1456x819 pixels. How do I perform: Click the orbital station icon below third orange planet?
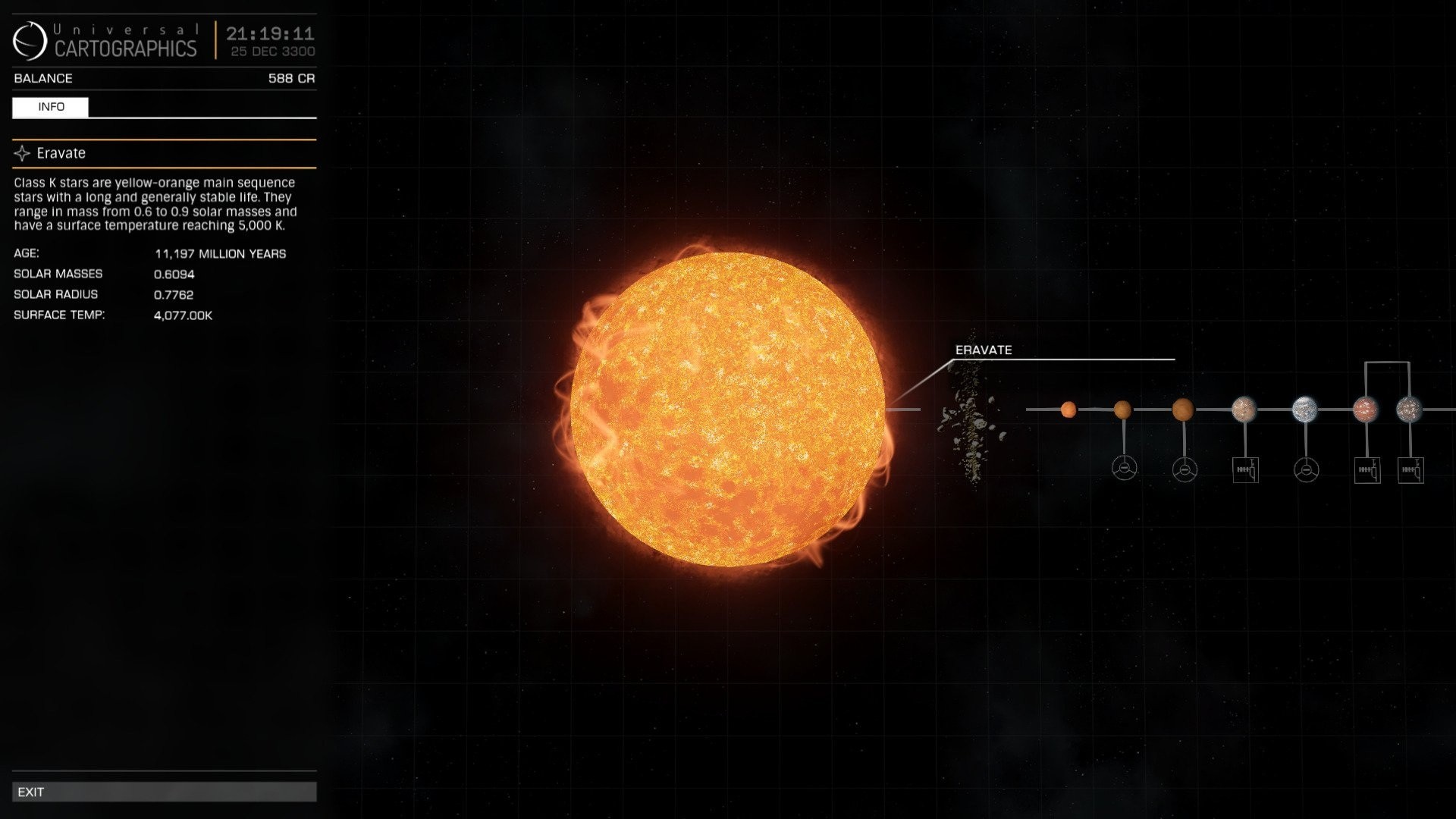click(1184, 469)
